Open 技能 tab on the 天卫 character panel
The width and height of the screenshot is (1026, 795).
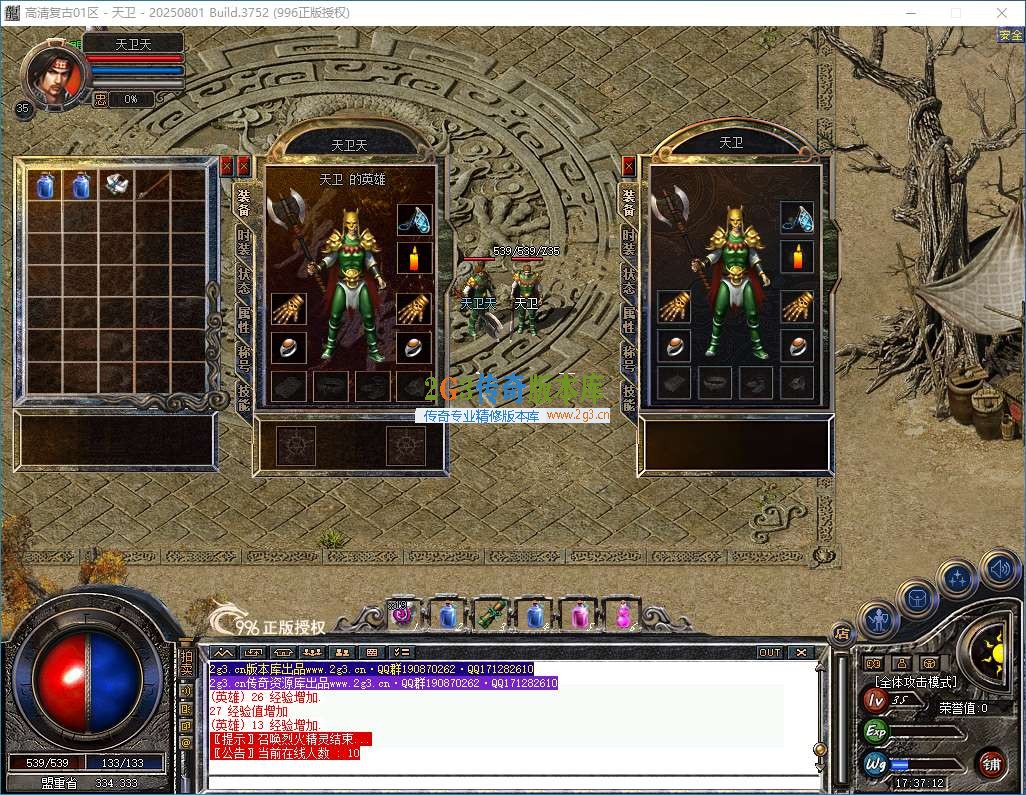click(x=628, y=395)
